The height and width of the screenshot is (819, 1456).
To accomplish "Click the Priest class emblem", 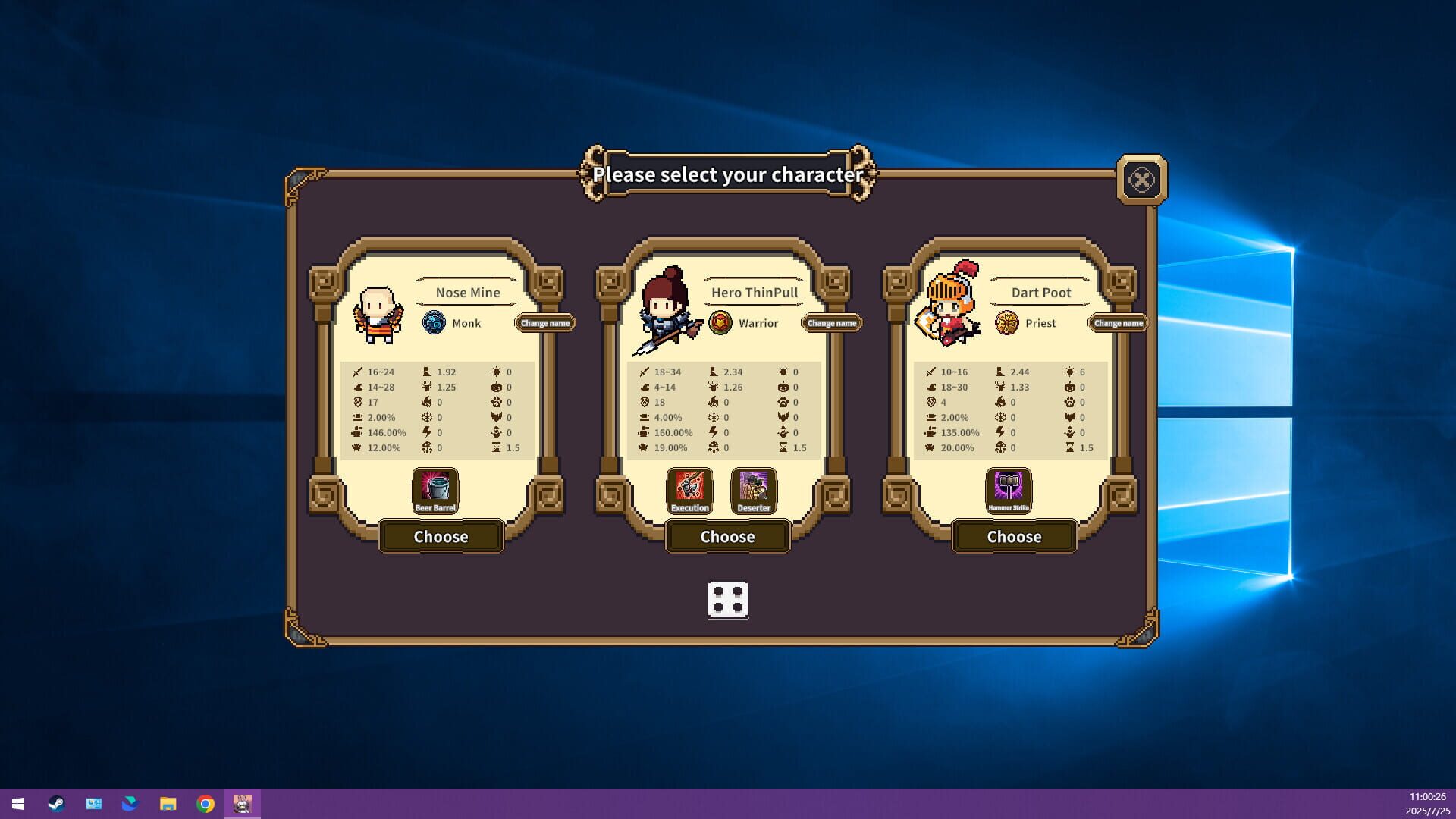I will [x=1006, y=322].
